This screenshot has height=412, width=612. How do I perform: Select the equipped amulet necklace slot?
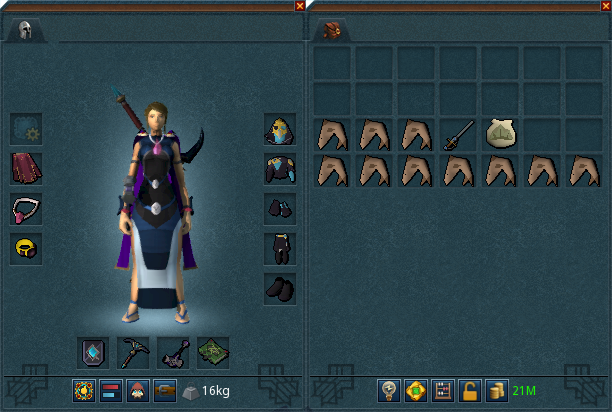click(x=26, y=208)
